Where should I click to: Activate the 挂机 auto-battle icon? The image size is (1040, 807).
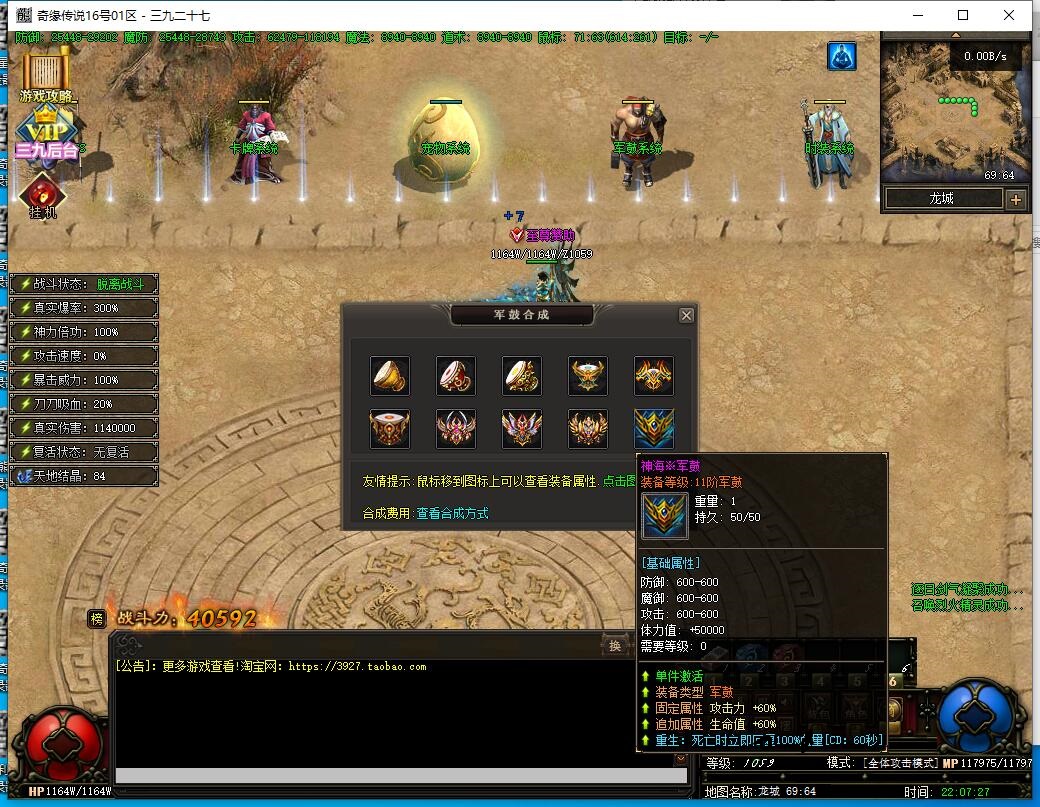pyautogui.click(x=42, y=195)
